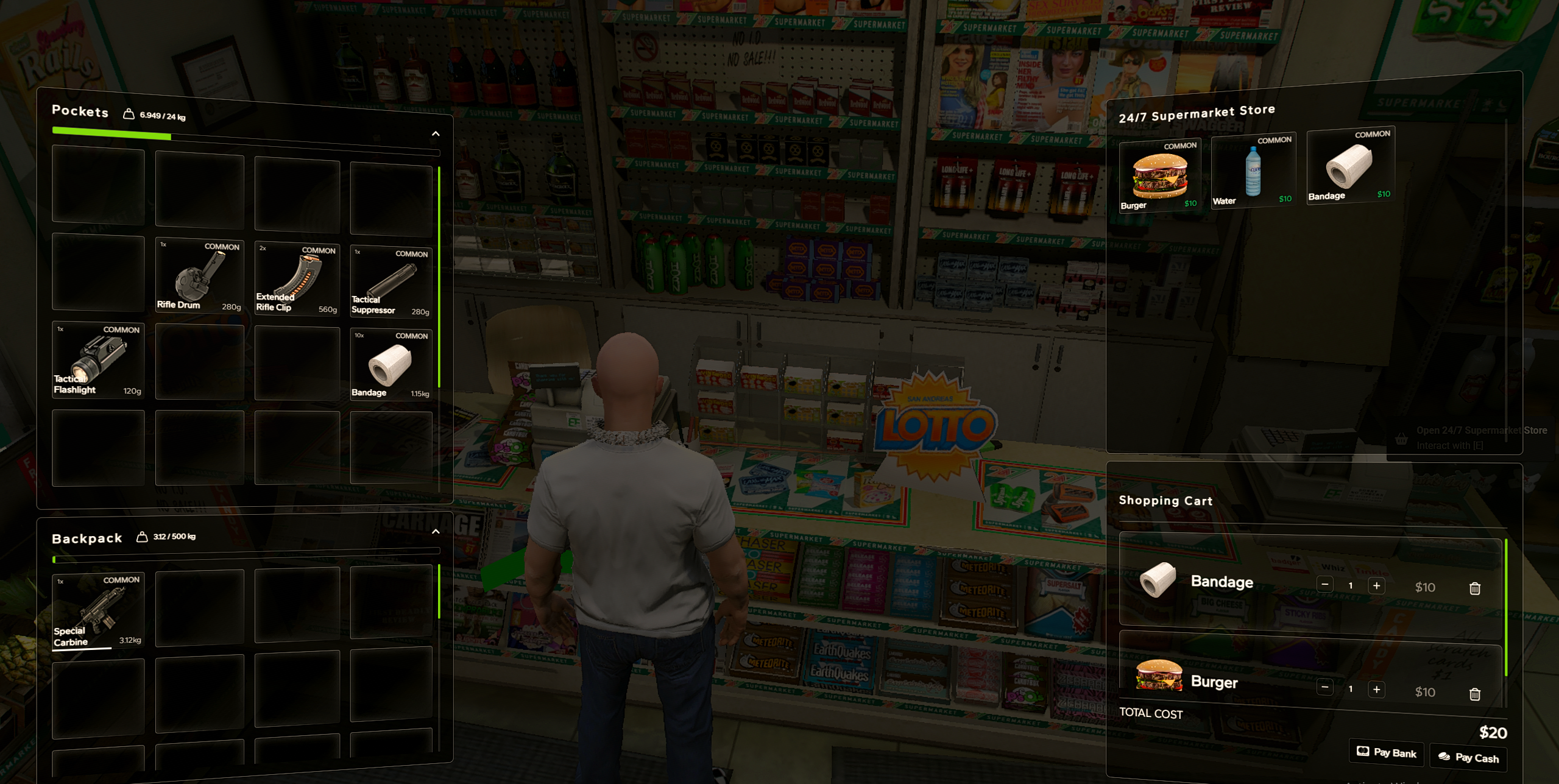
Task: Add the Burger from the store list
Action: [x=1159, y=176]
